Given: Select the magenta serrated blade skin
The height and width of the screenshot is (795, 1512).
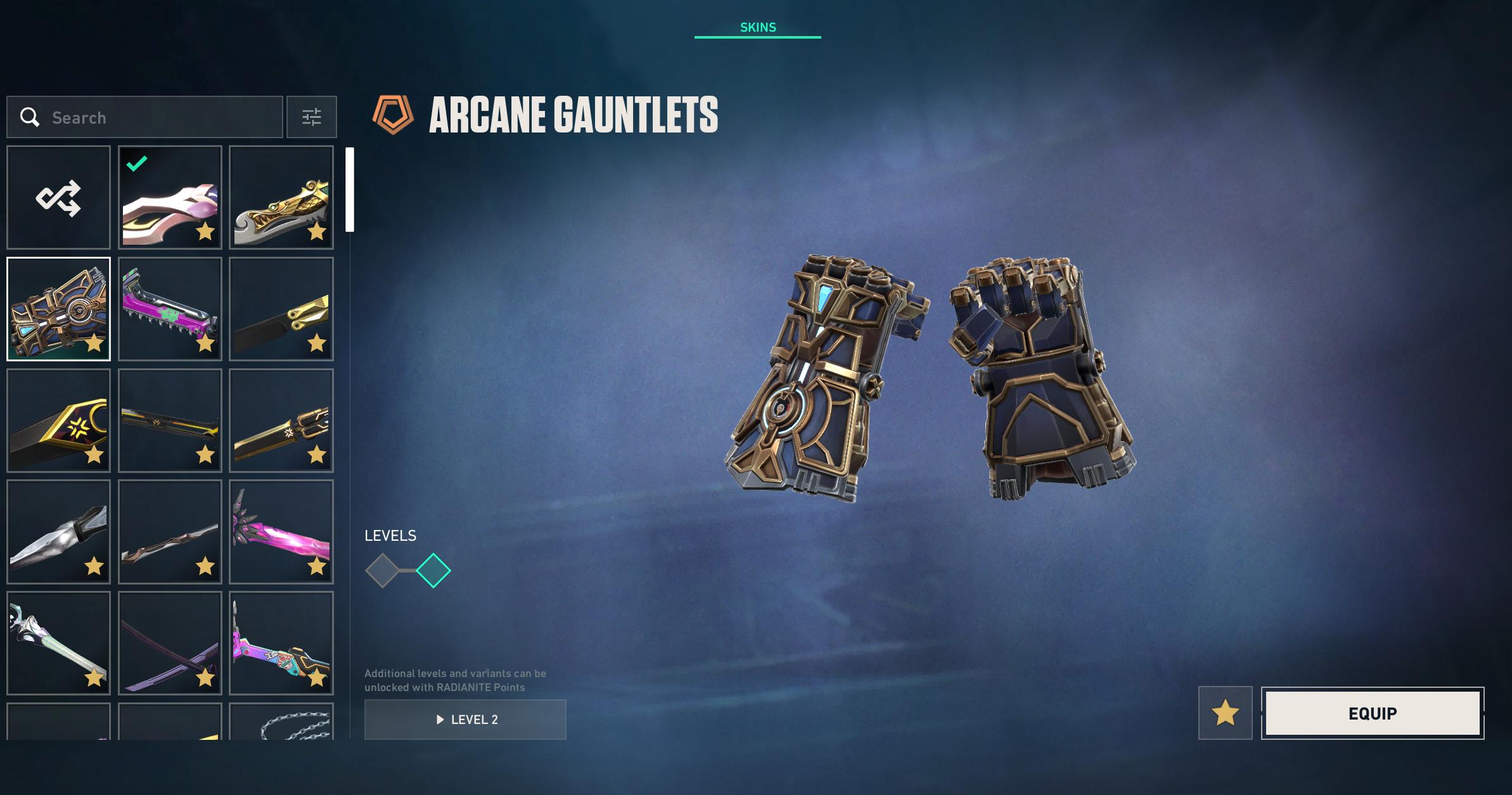Looking at the screenshot, I should (x=170, y=309).
